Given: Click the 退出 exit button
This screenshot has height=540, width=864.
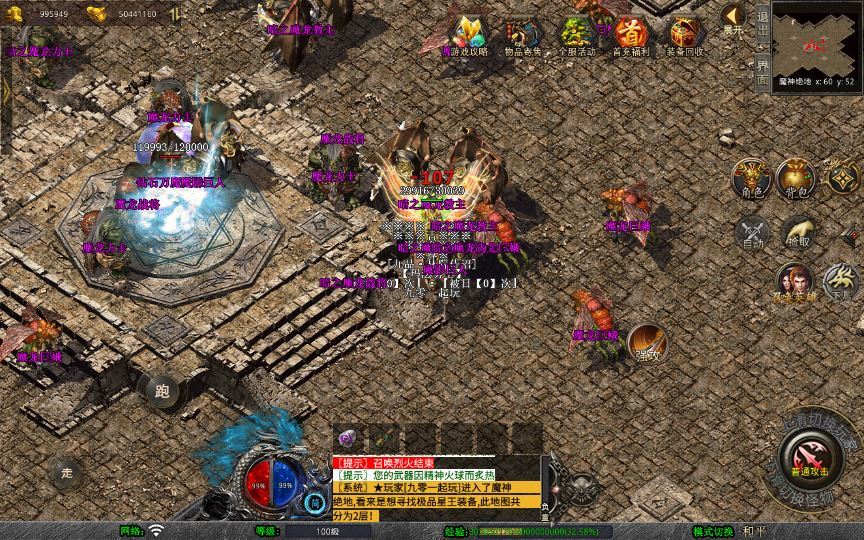Looking at the screenshot, I should pos(763,25).
